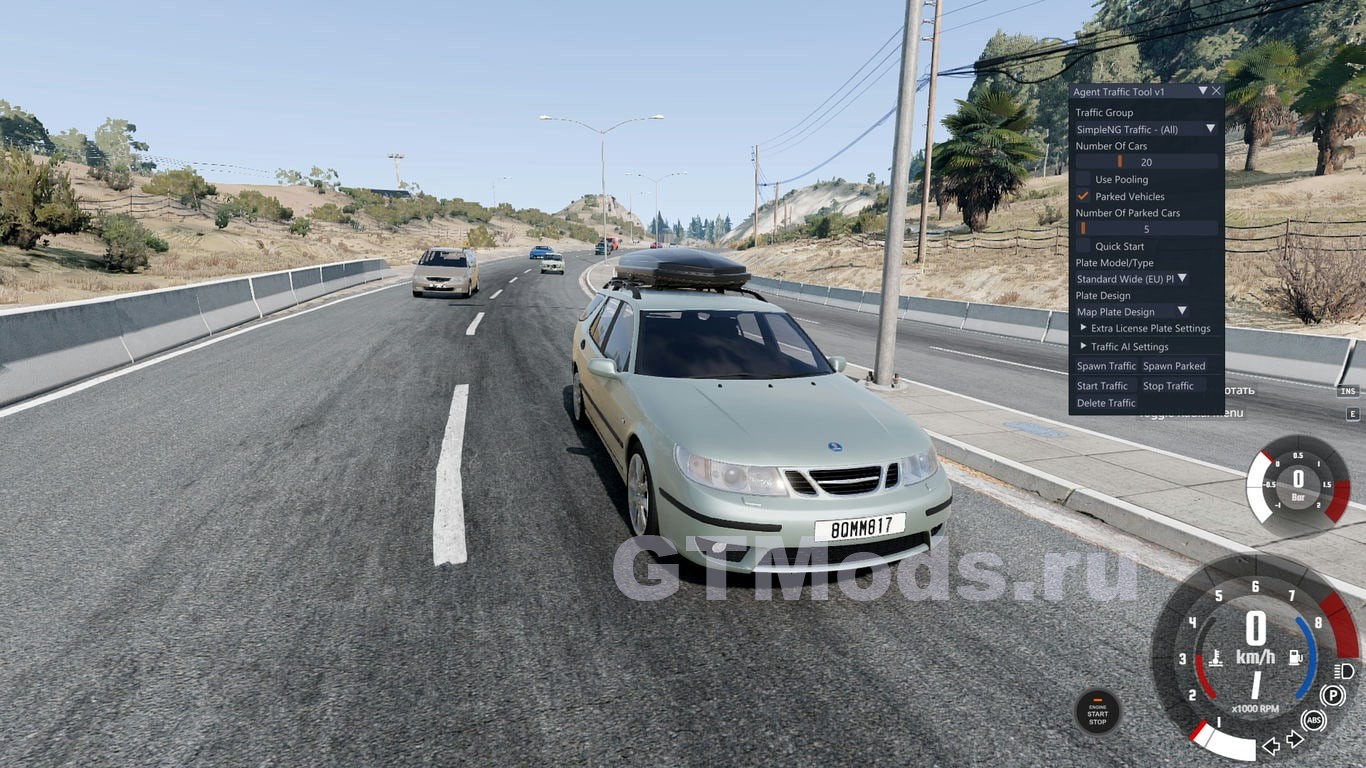Click the Spawn Parked button

(1174, 366)
